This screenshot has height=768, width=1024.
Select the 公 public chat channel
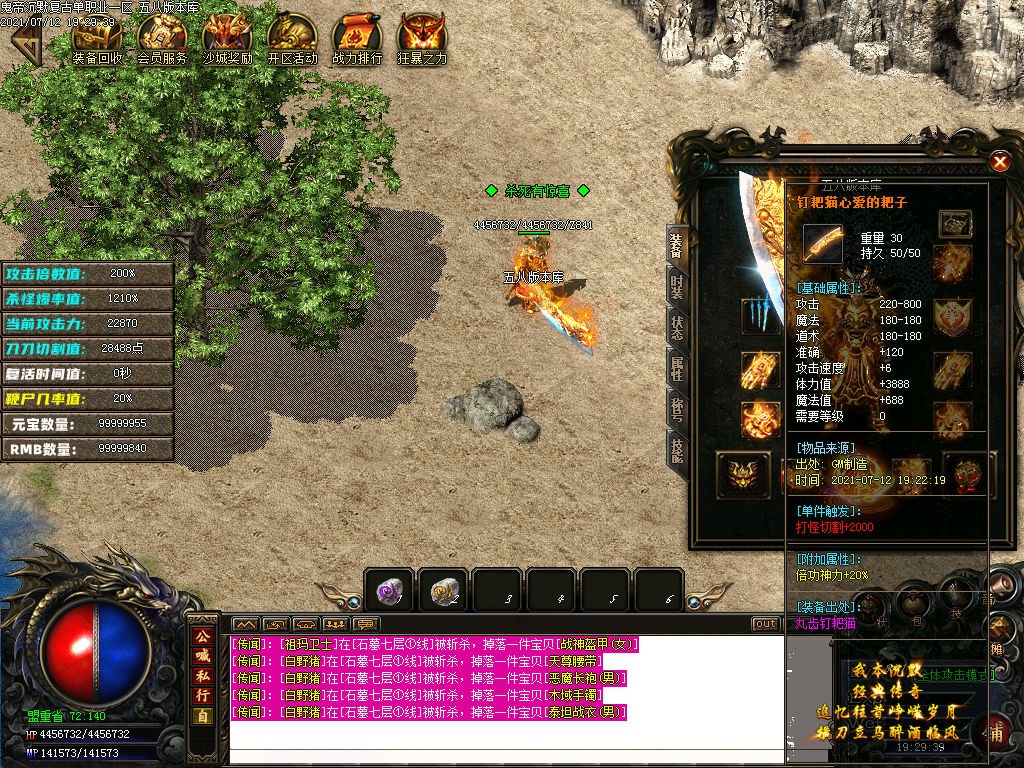click(202, 636)
